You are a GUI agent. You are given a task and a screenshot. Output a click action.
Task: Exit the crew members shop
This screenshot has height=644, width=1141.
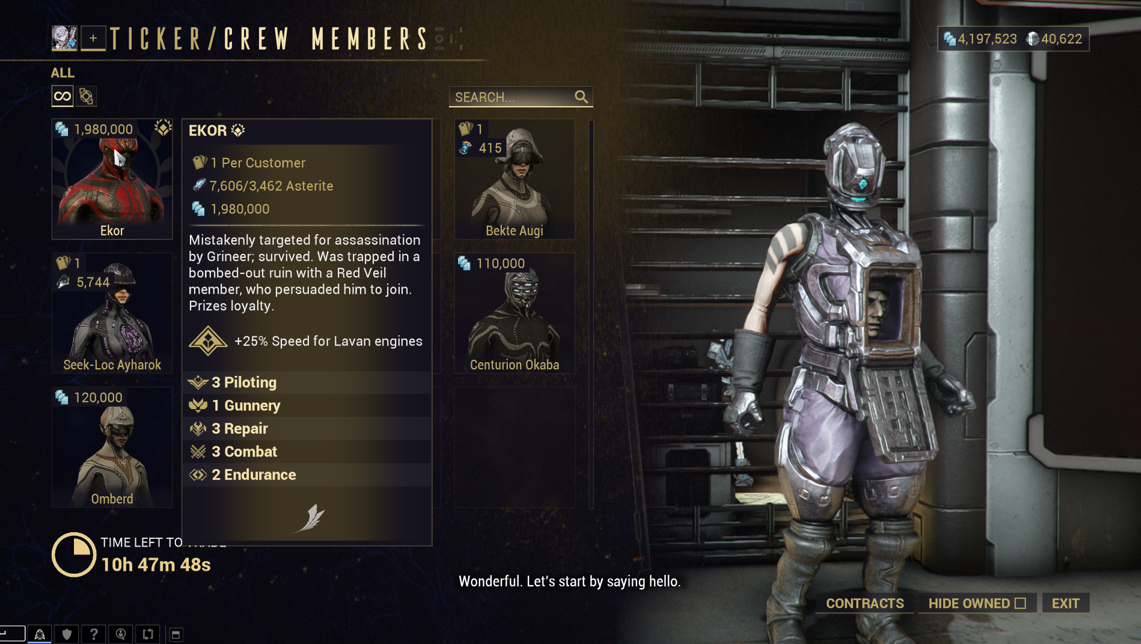(1065, 603)
